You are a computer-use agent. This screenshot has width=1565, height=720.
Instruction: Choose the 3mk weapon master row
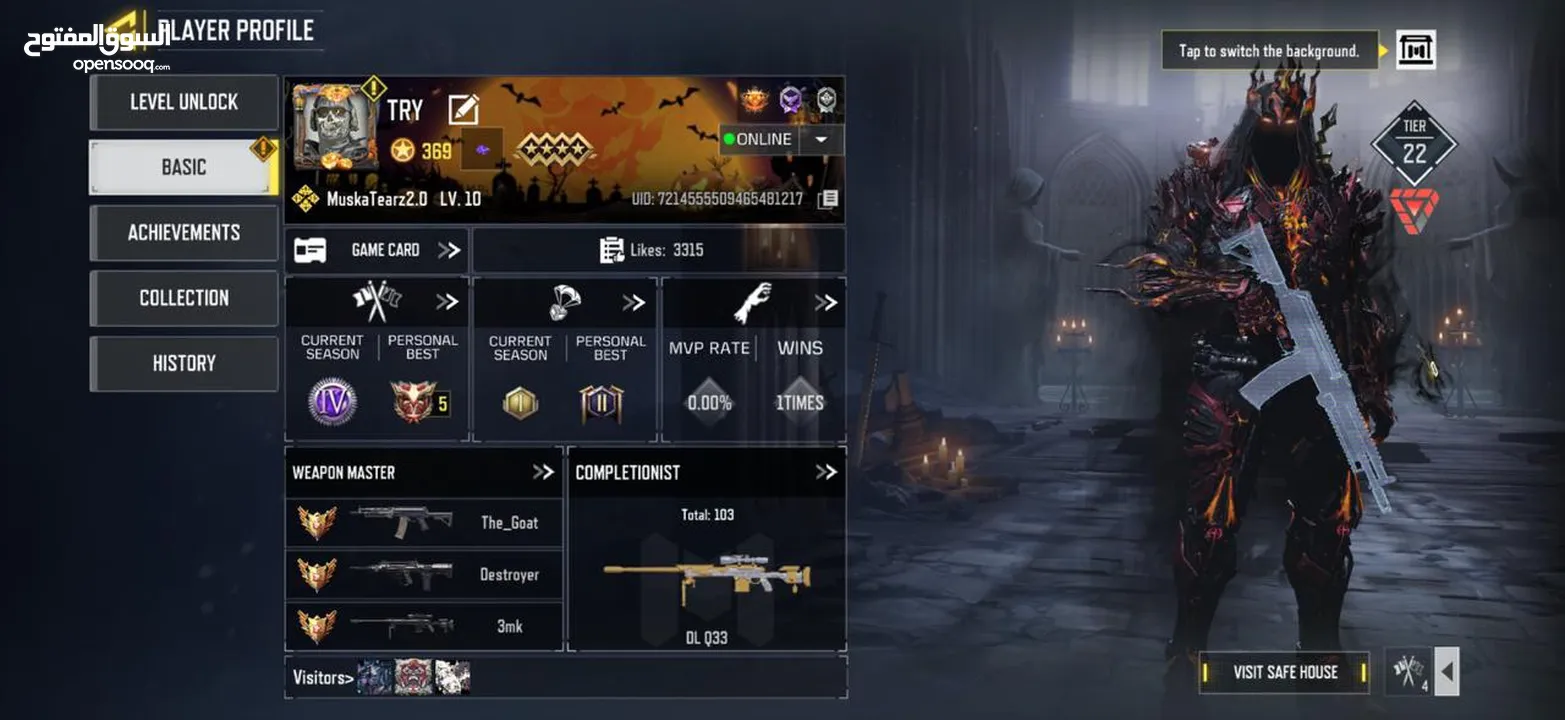(x=424, y=626)
